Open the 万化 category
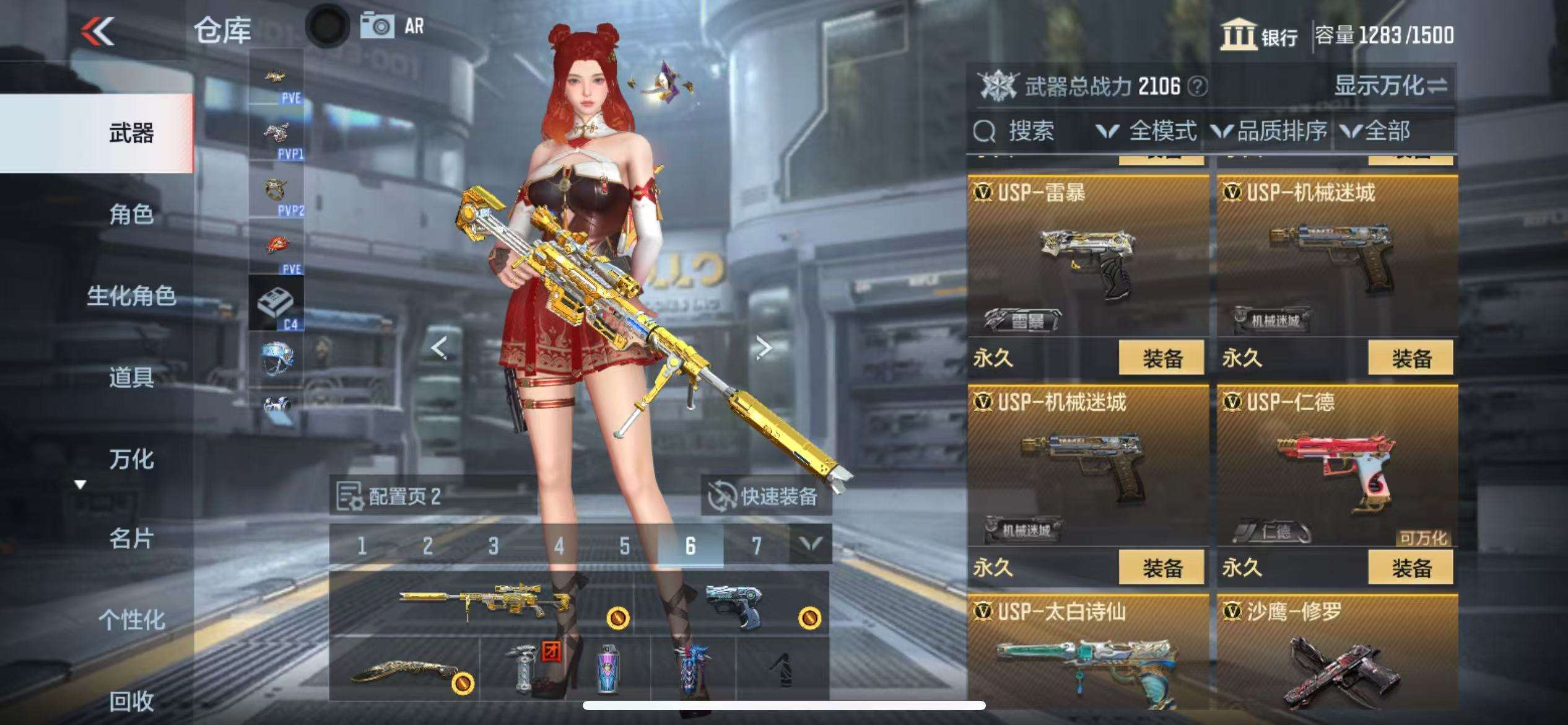This screenshot has height=725, width=1568. (x=131, y=459)
